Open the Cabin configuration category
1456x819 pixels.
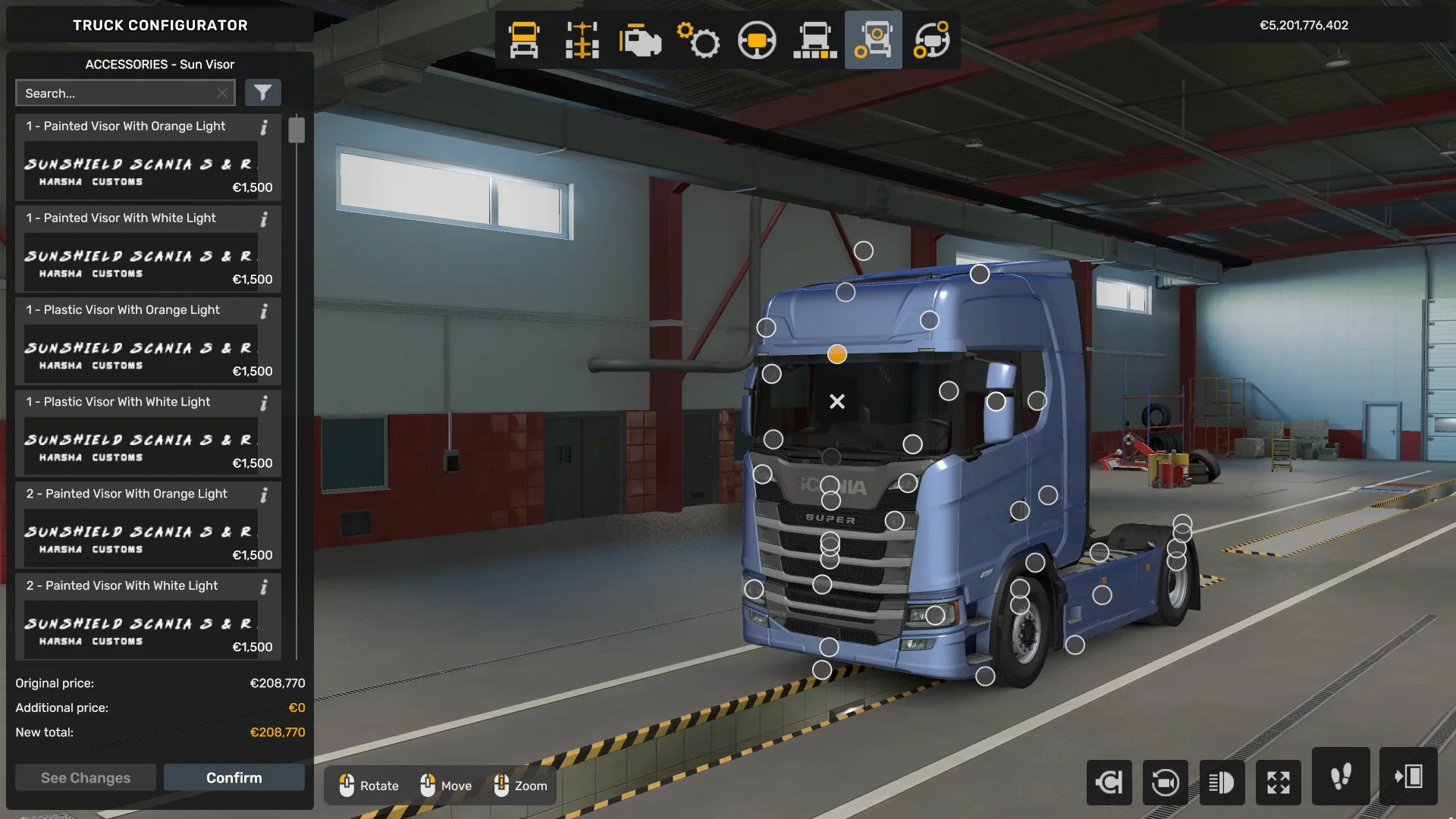(x=522, y=39)
